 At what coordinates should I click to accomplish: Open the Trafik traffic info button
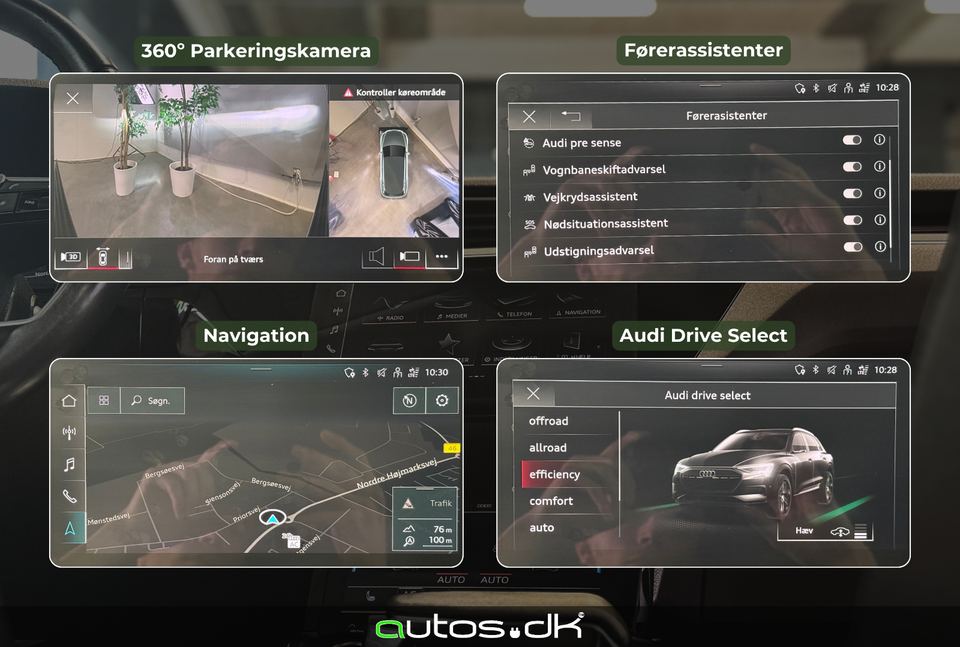(x=426, y=504)
